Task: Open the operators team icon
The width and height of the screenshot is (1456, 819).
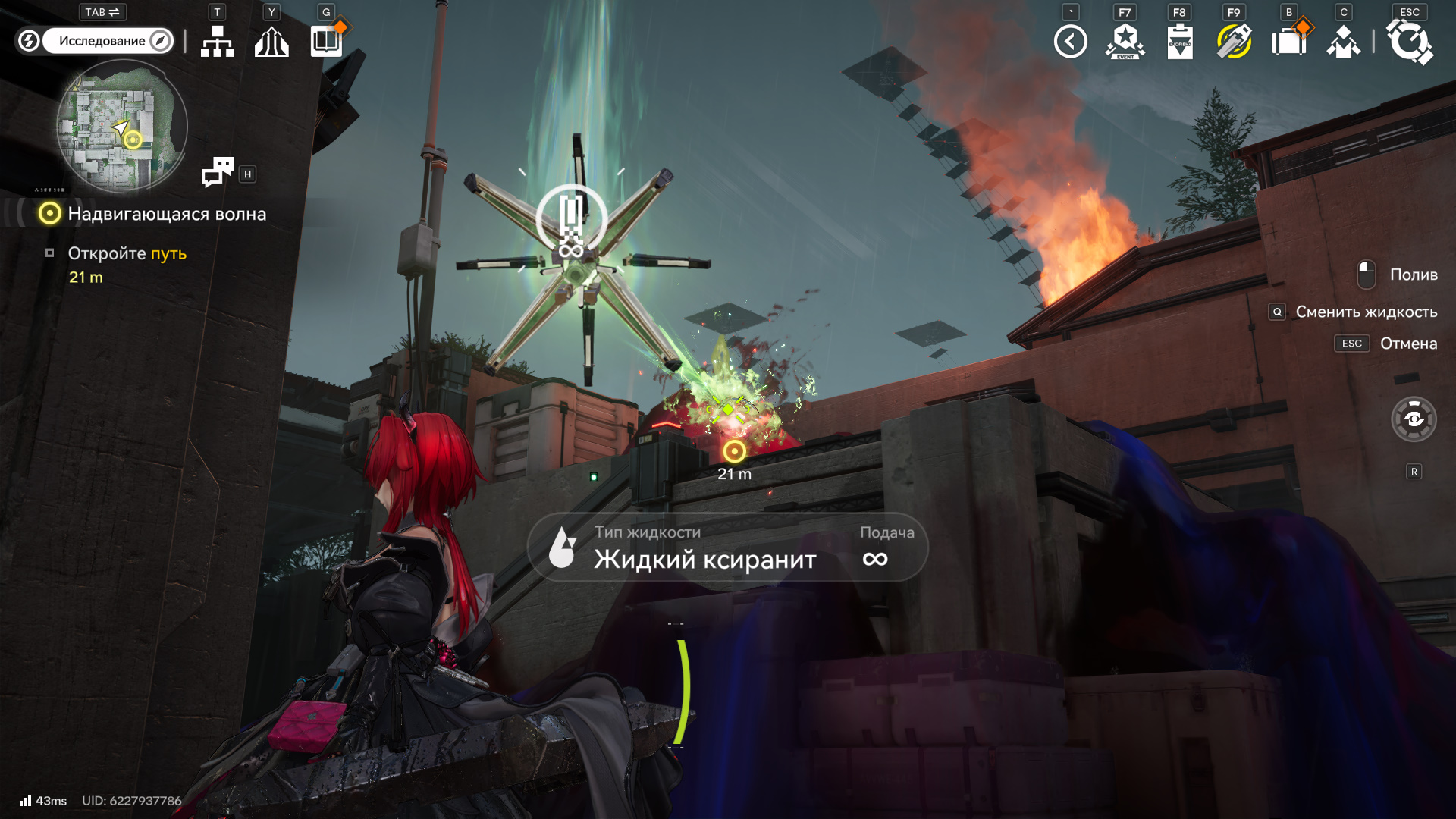Action: tap(1343, 42)
